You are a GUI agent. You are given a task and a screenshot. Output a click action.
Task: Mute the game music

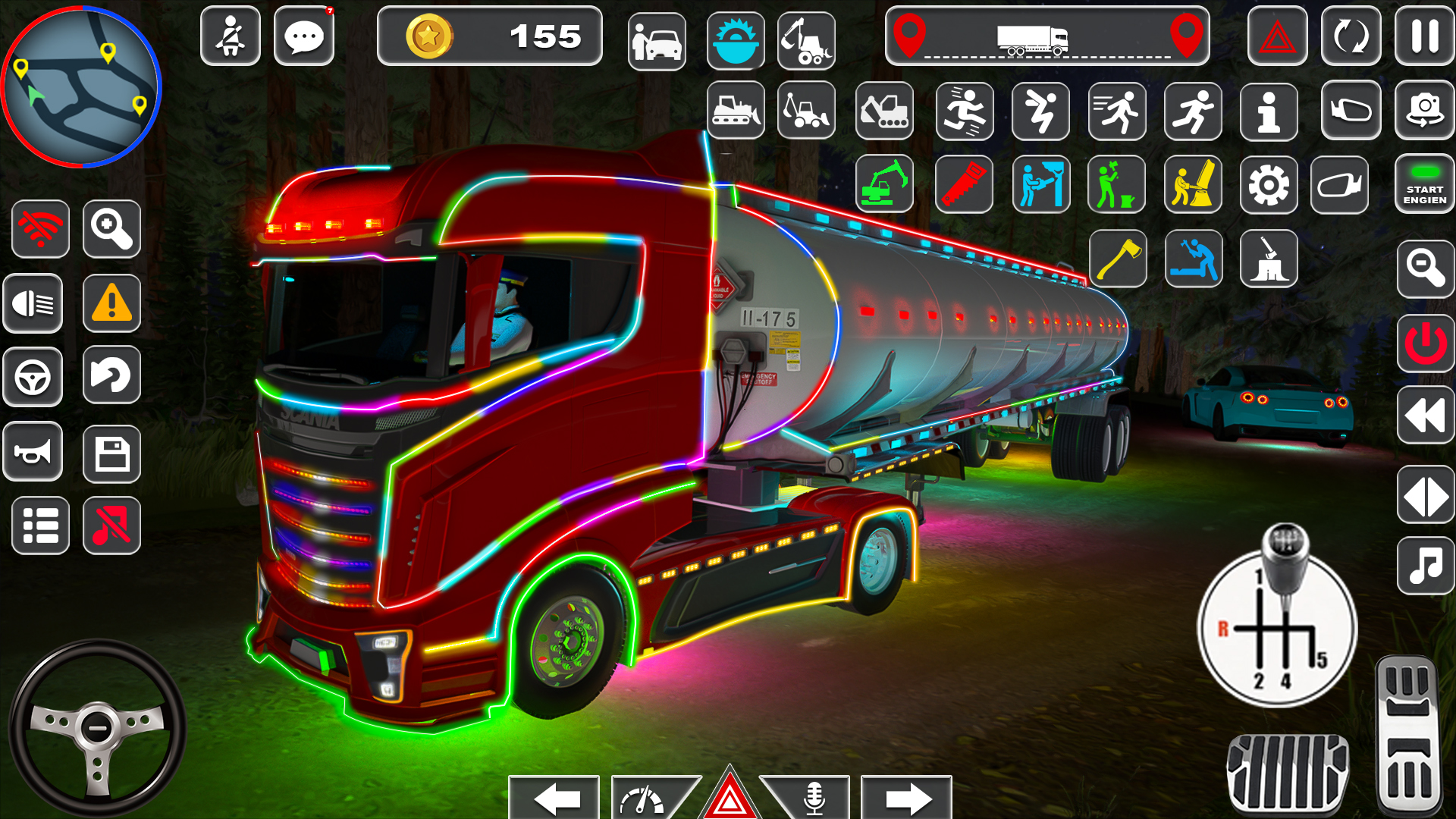pyautogui.click(x=112, y=526)
